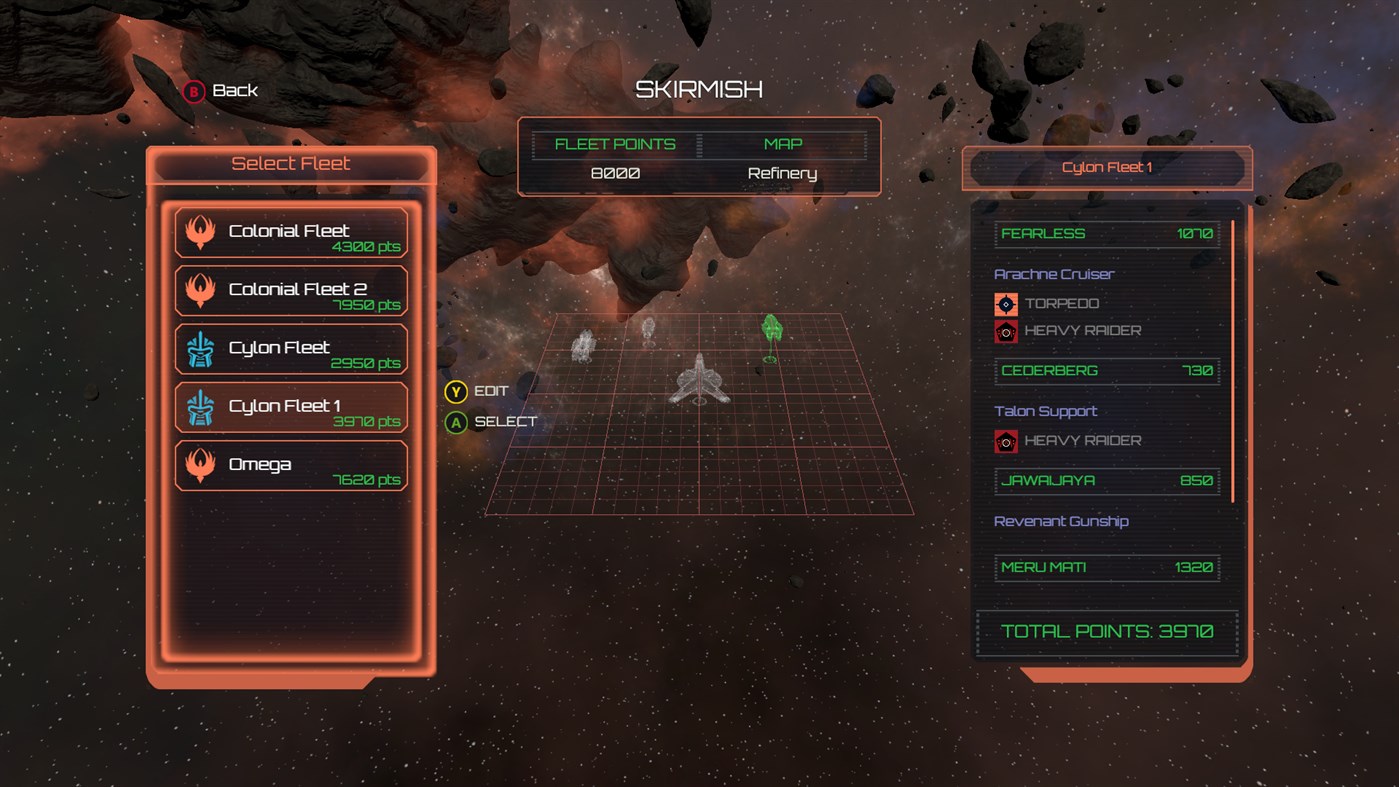
Task: Open the Map selector showing Refinery
Action: [782, 172]
